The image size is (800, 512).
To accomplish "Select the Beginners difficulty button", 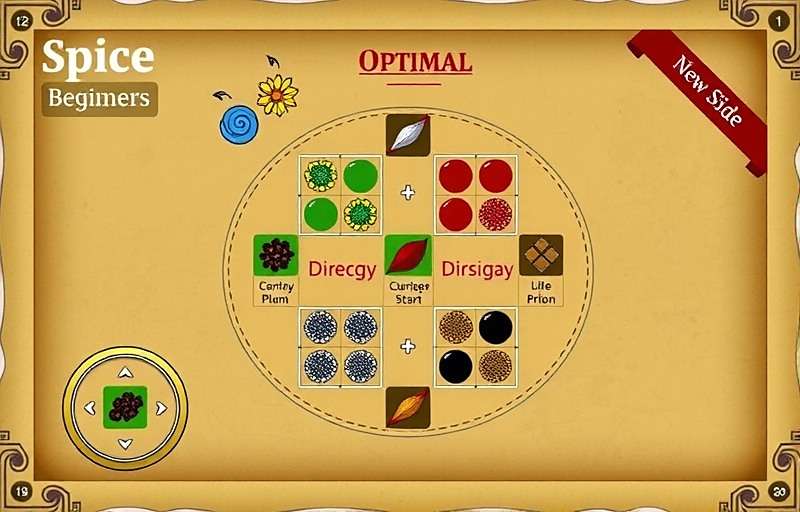I will (x=99, y=99).
